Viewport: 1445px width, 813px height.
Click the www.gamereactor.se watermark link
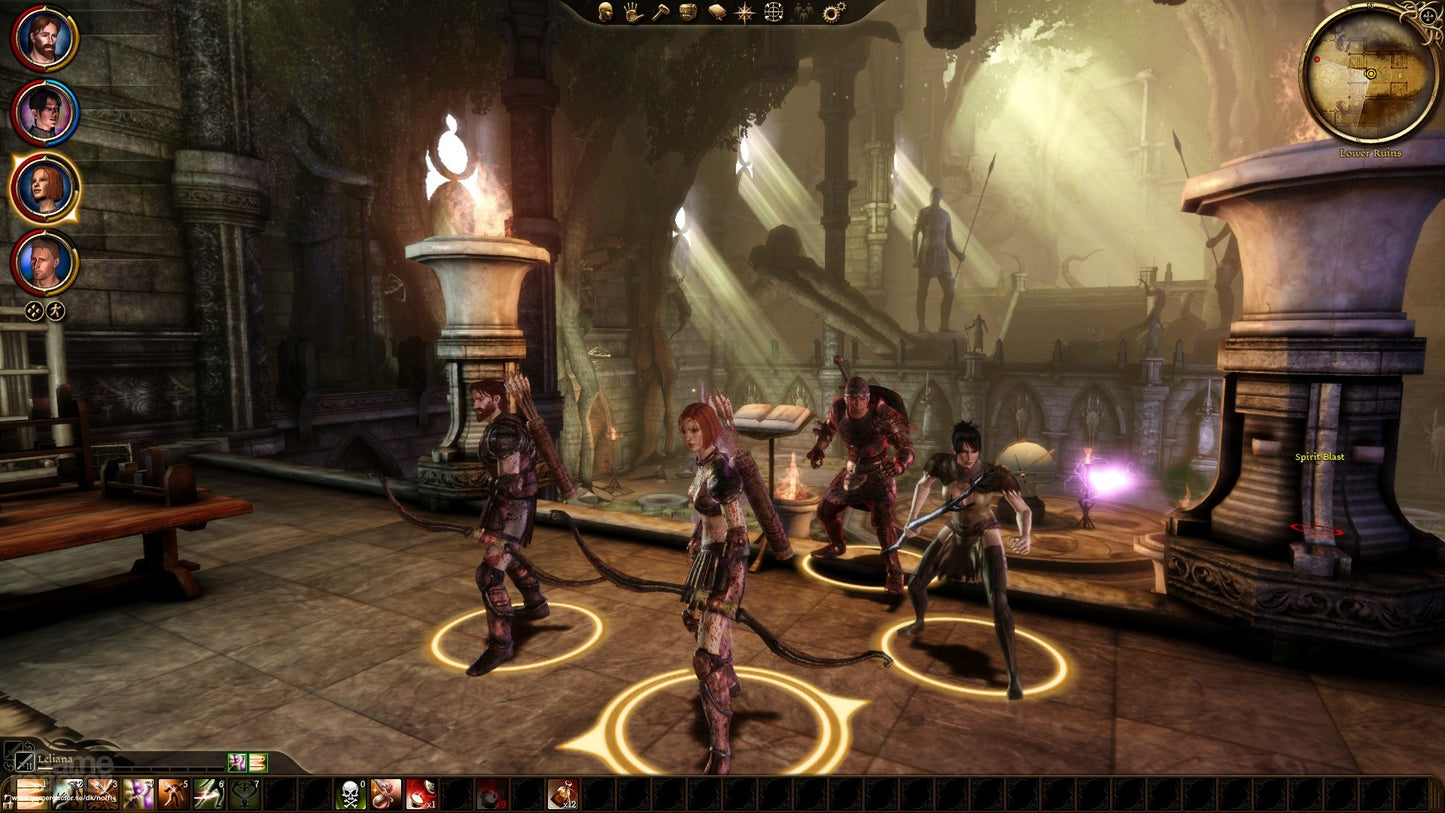[62, 797]
